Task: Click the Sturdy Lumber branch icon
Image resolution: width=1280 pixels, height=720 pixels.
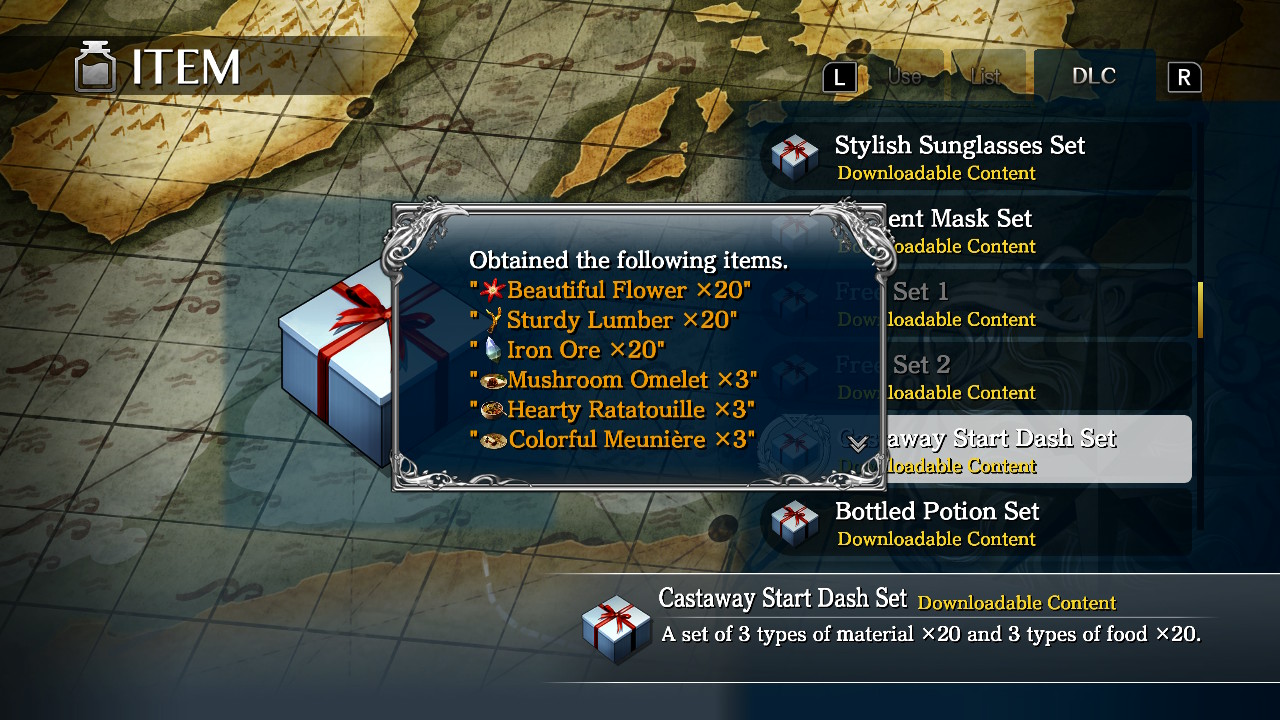Action: pyautogui.click(x=491, y=320)
